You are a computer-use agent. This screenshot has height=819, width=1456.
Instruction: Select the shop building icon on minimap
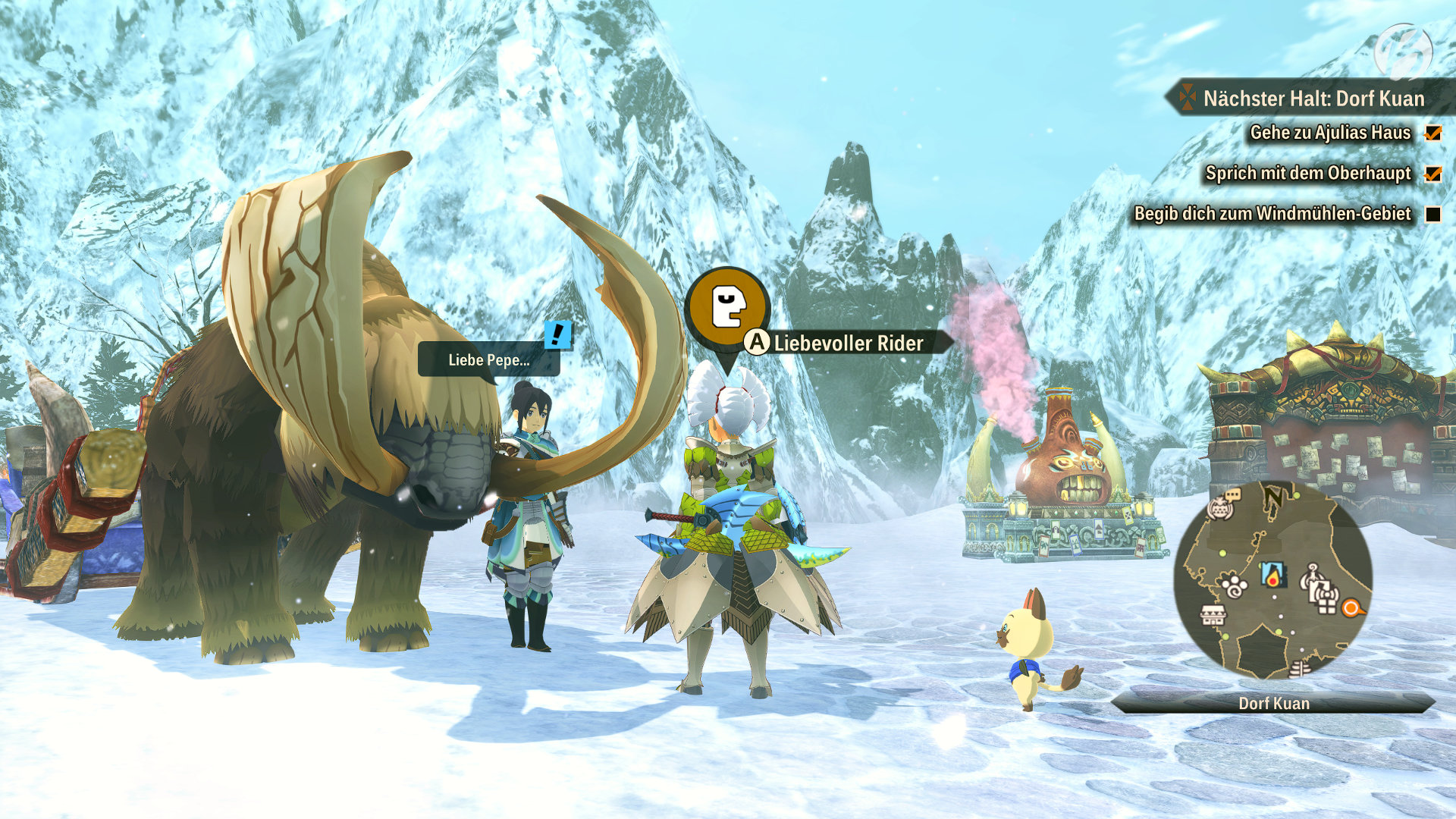tap(1213, 613)
